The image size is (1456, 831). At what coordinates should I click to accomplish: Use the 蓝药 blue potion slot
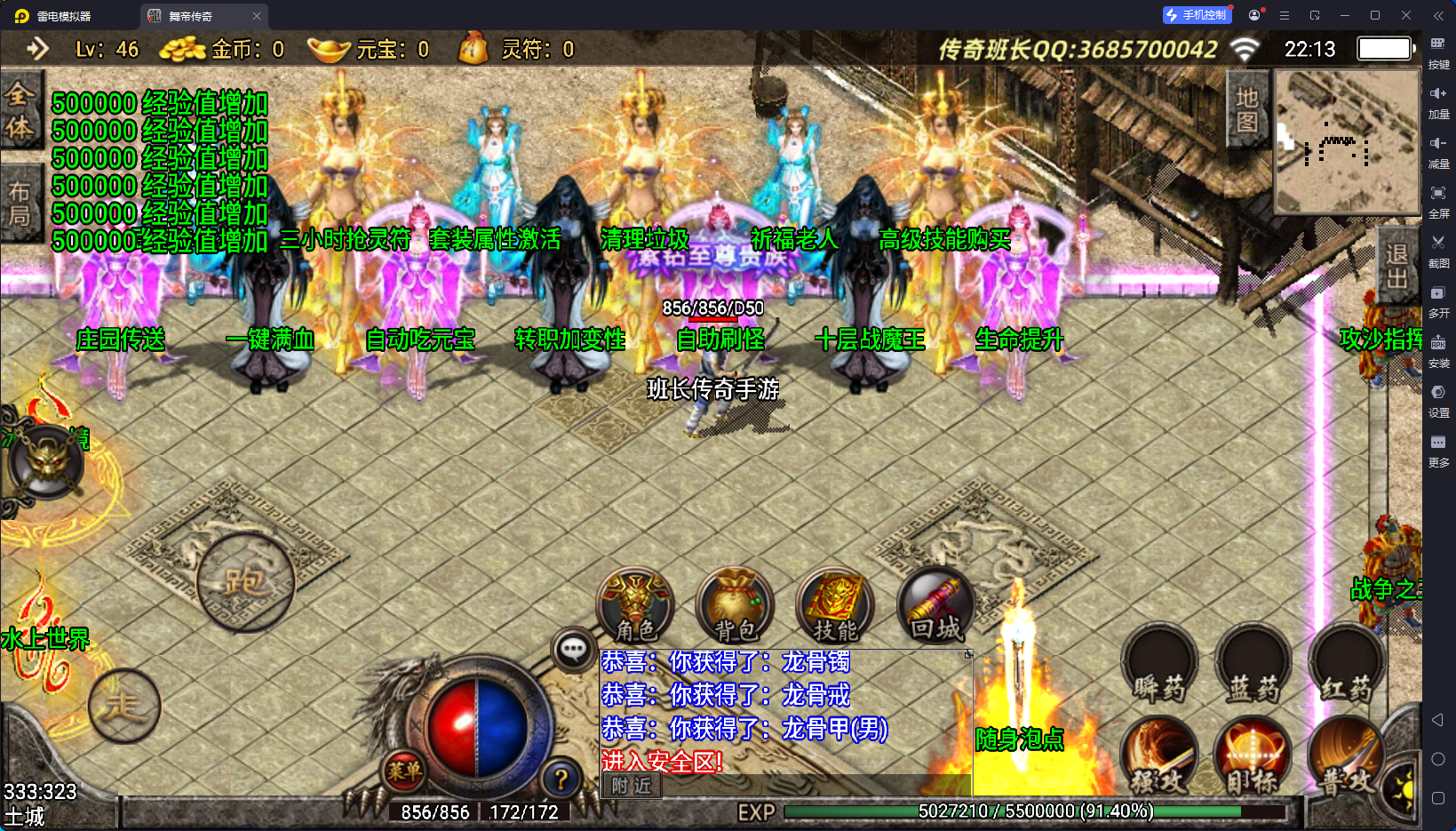coord(1253,665)
